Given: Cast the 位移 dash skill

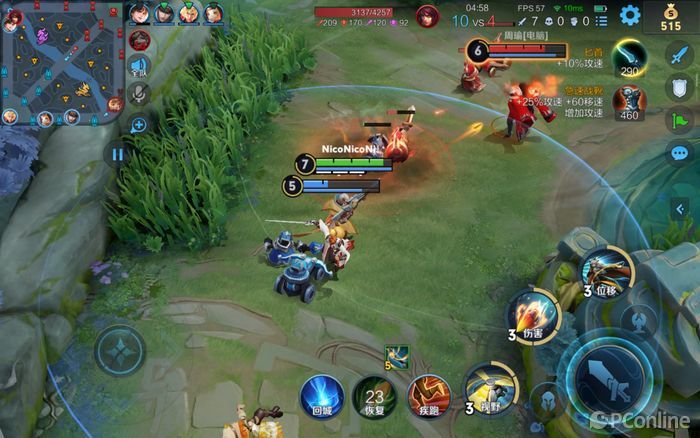Looking at the screenshot, I should pyautogui.click(x=608, y=271).
